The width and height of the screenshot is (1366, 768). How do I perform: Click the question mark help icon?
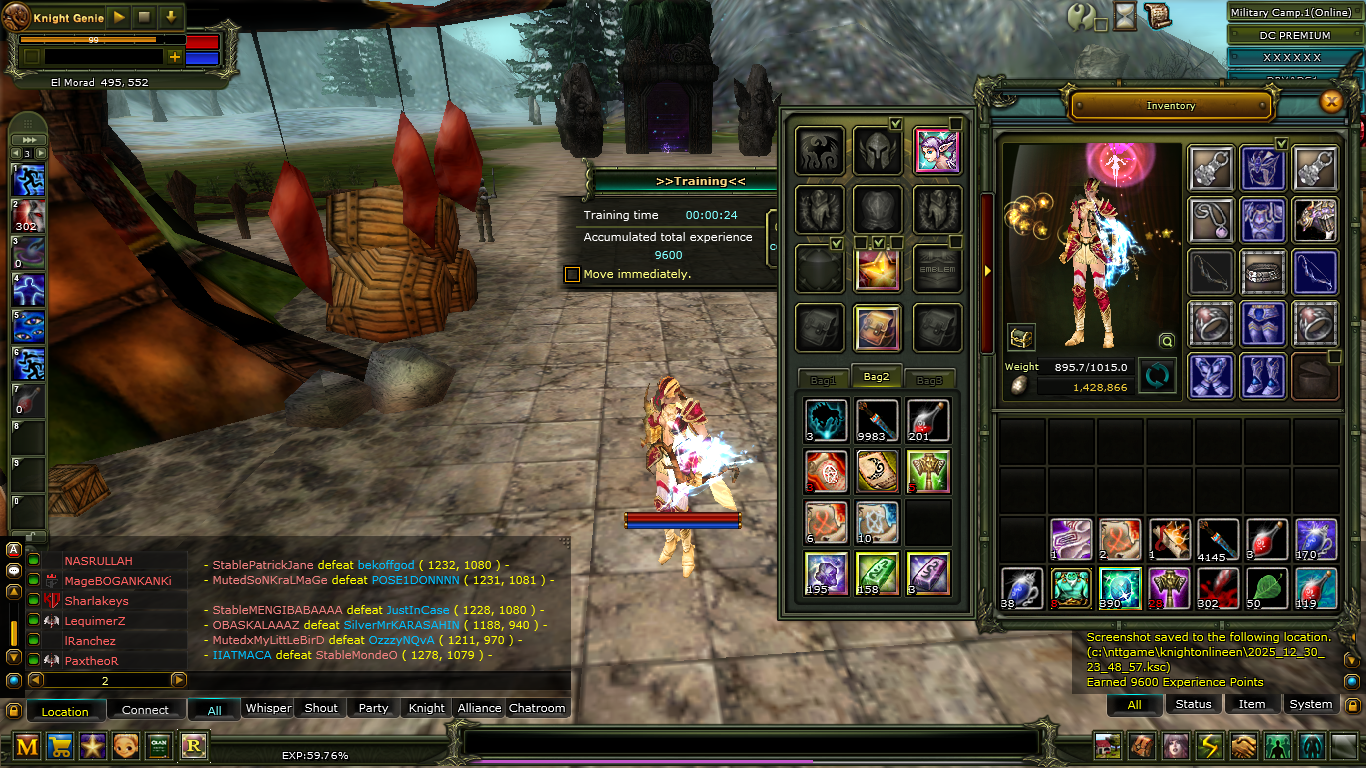tap(1081, 16)
